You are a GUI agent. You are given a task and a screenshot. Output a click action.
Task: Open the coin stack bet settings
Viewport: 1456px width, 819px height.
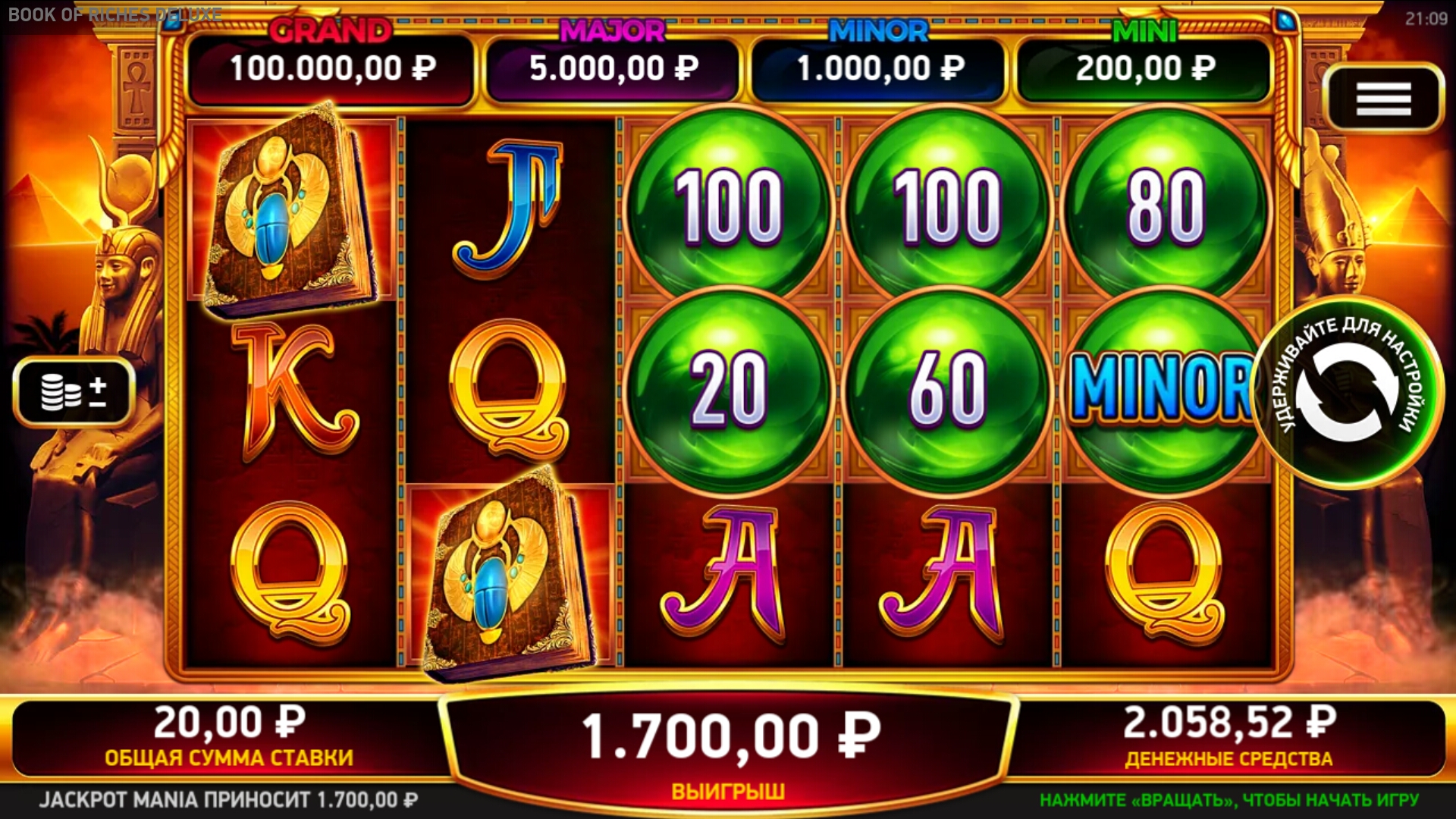74,391
